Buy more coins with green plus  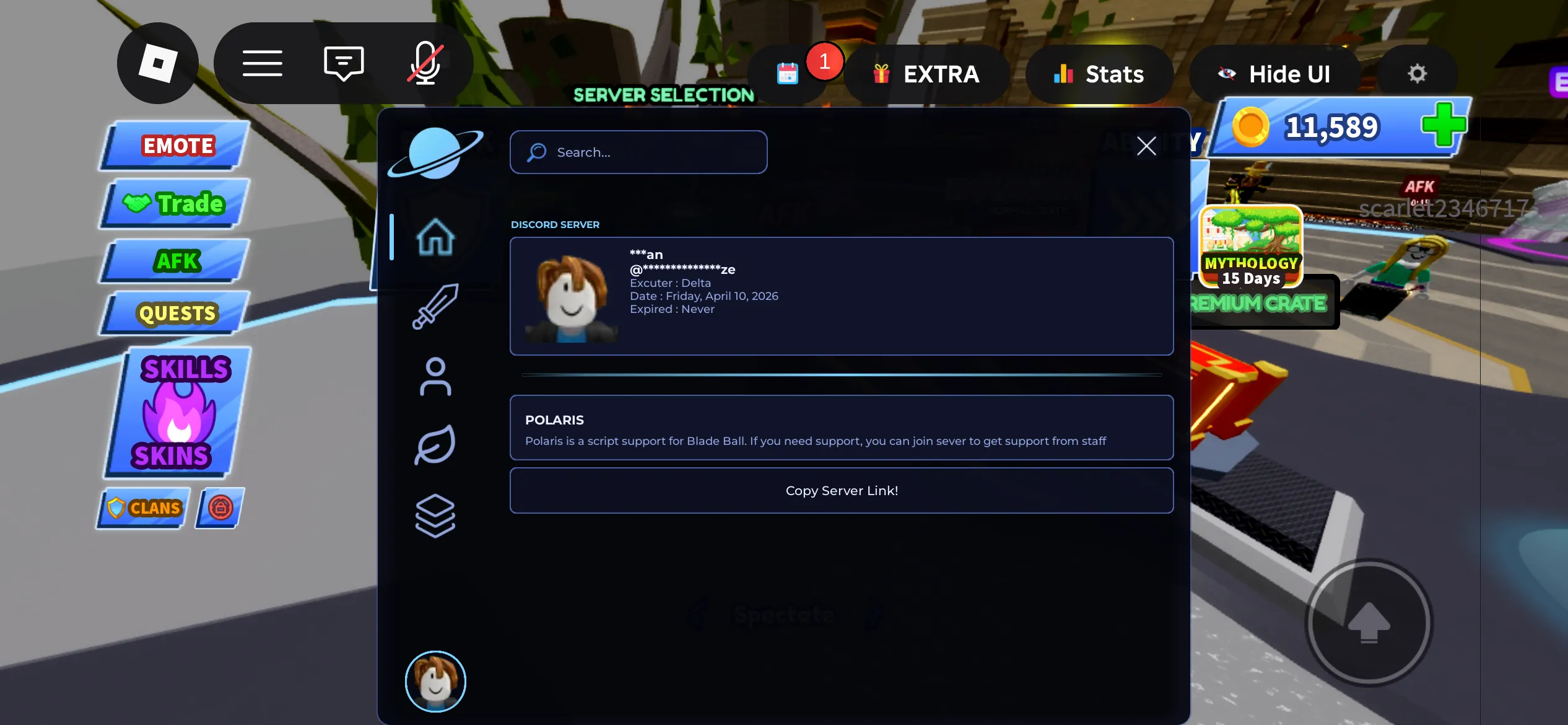click(1444, 125)
